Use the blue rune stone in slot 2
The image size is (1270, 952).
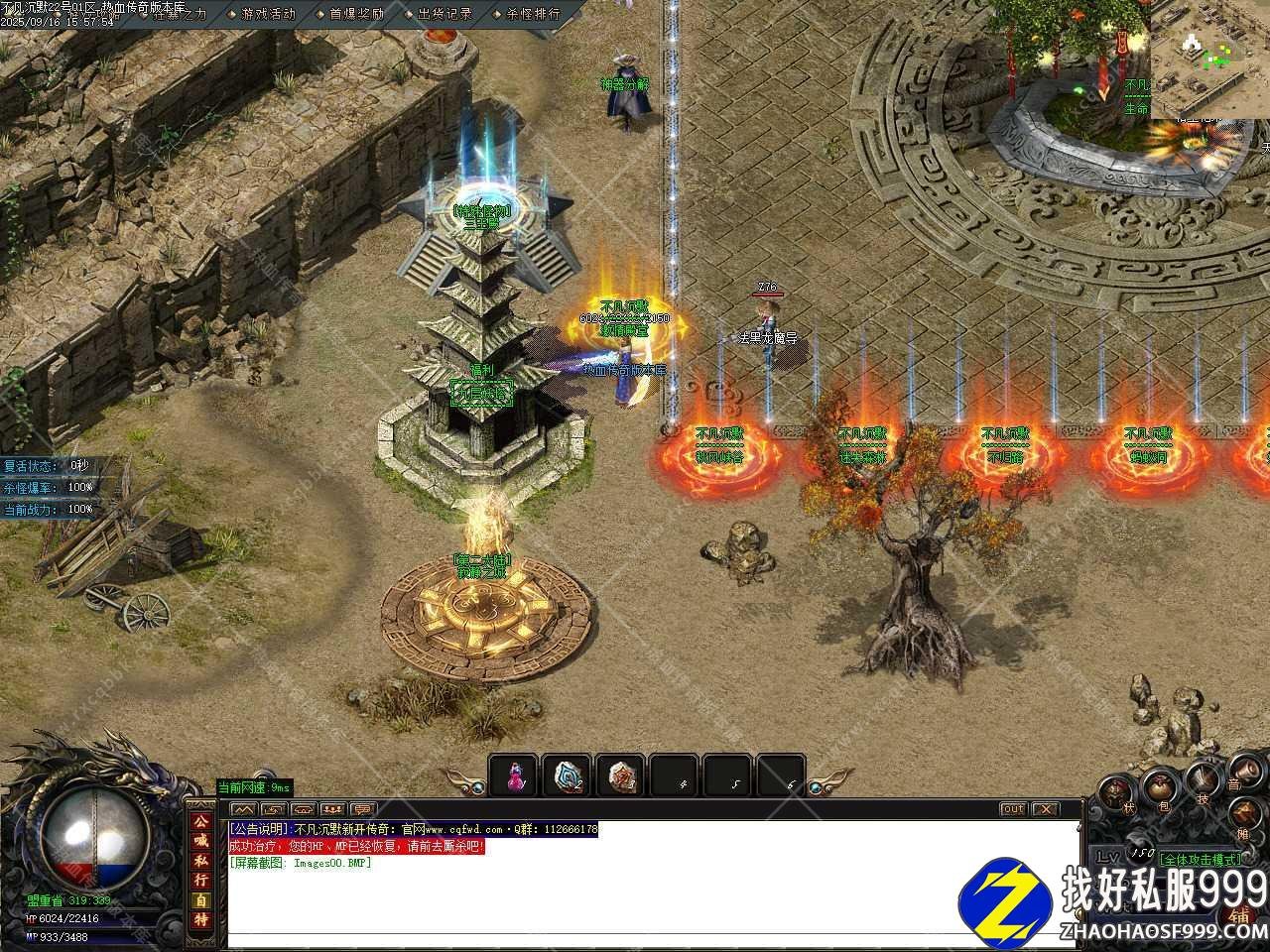point(569,776)
